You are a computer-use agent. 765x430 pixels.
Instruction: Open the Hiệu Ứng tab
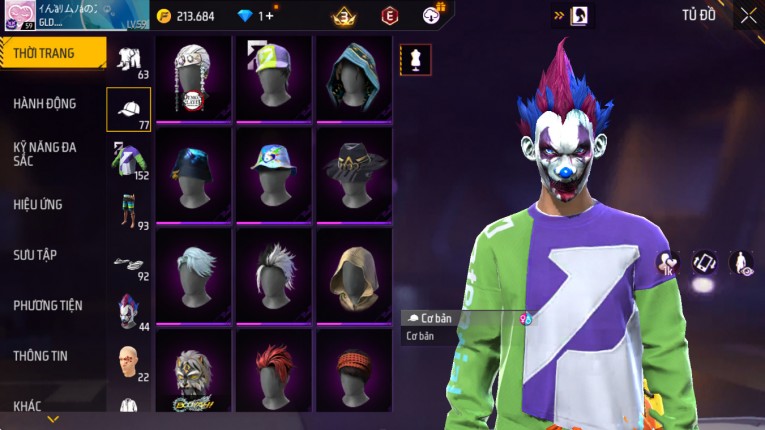point(39,204)
